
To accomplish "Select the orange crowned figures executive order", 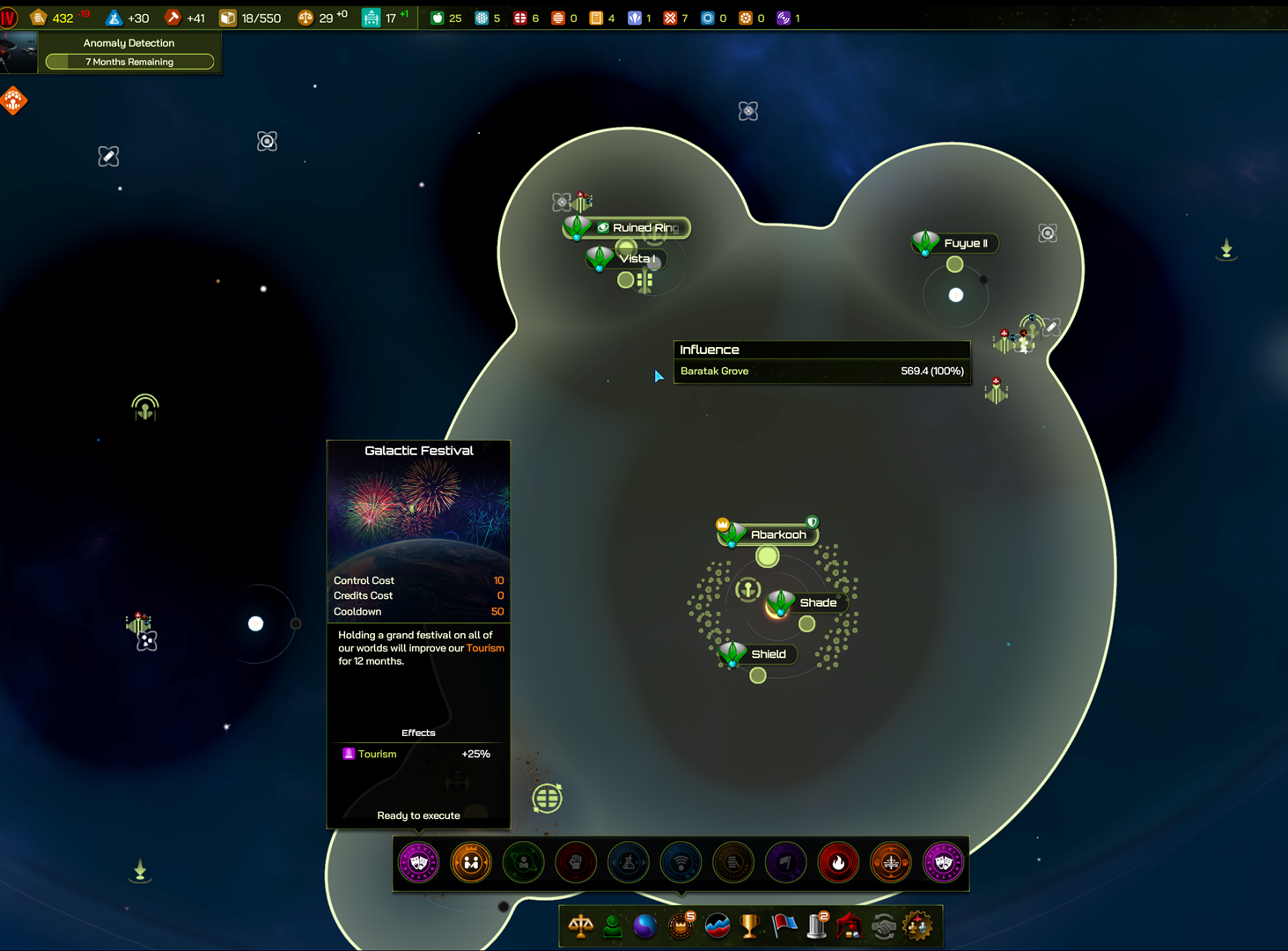I will point(471,863).
